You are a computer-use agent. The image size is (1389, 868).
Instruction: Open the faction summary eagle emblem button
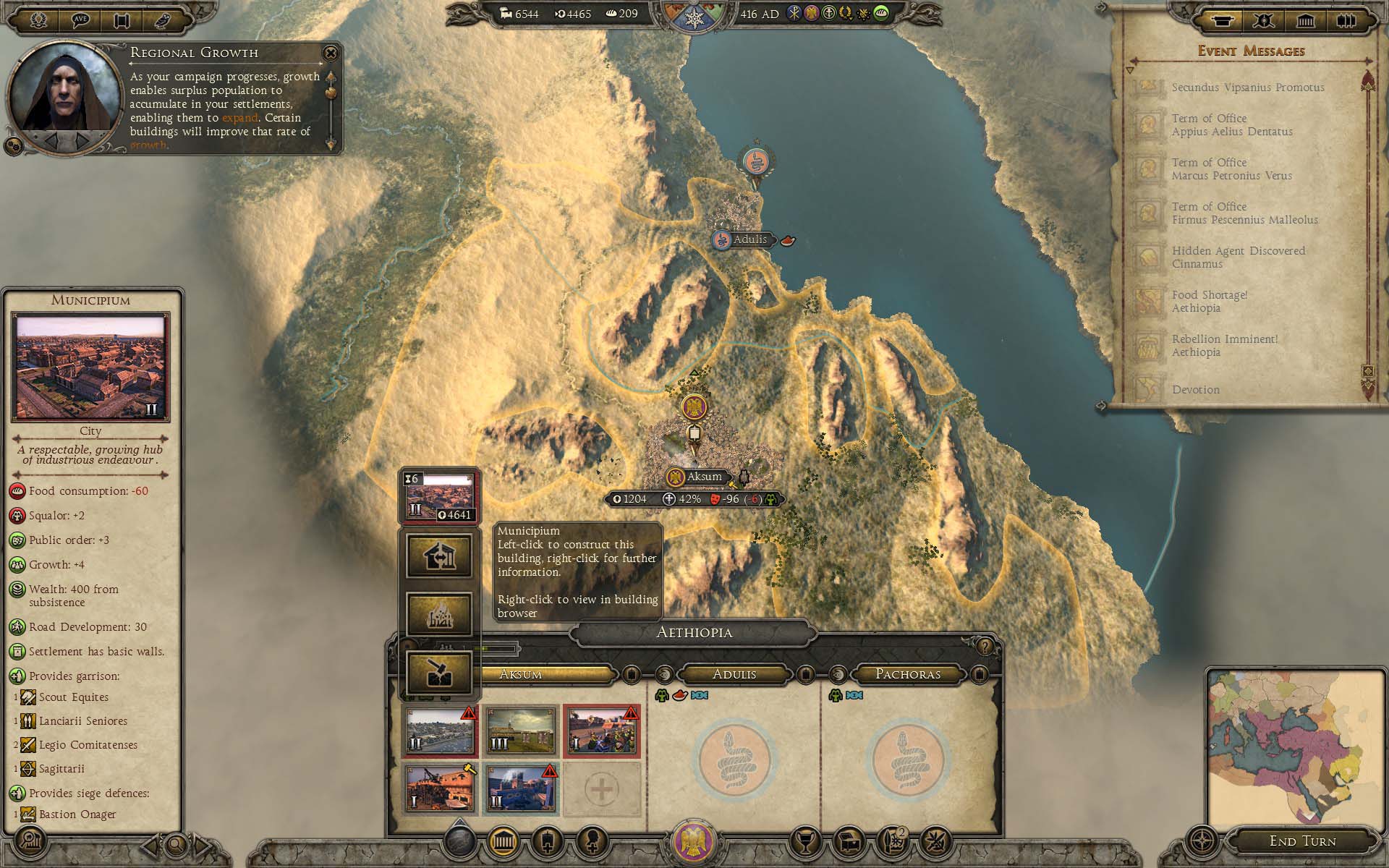click(694, 841)
